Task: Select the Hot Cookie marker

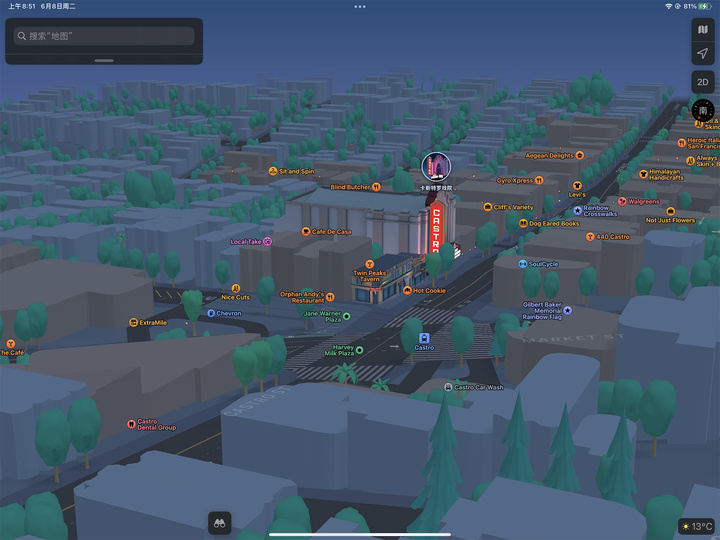Action: (407, 290)
